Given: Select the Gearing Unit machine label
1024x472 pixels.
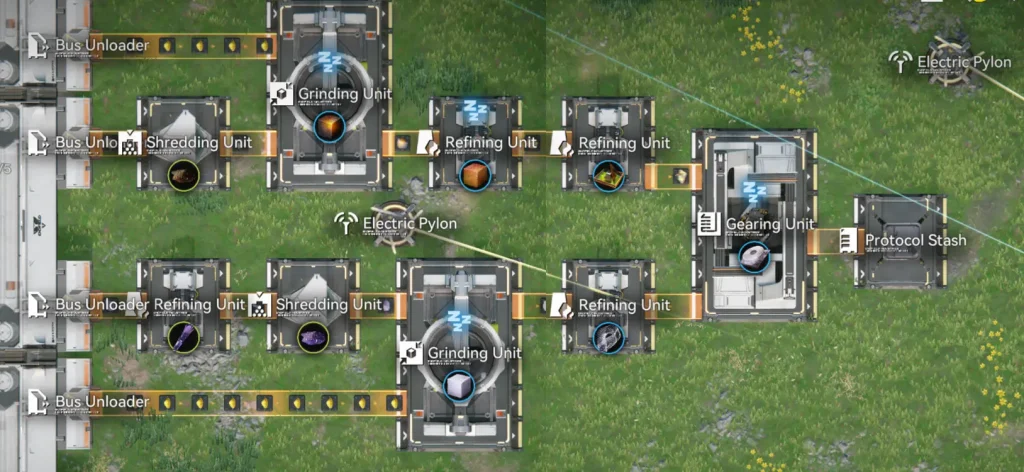Looking at the screenshot, I should click(768, 224).
